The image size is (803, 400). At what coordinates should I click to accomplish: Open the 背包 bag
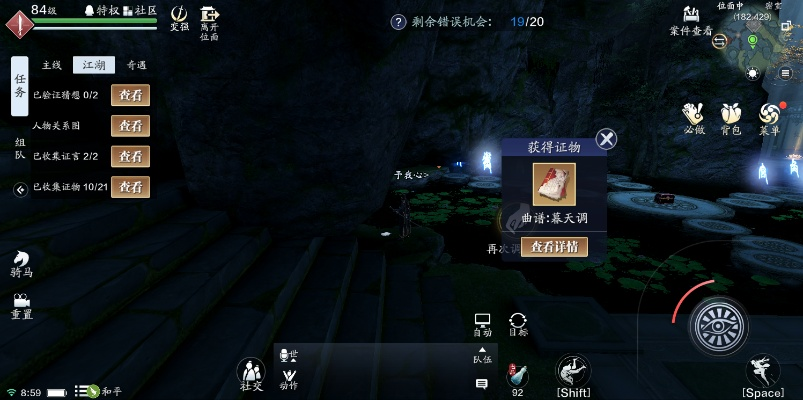pyautogui.click(x=732, y=116)
